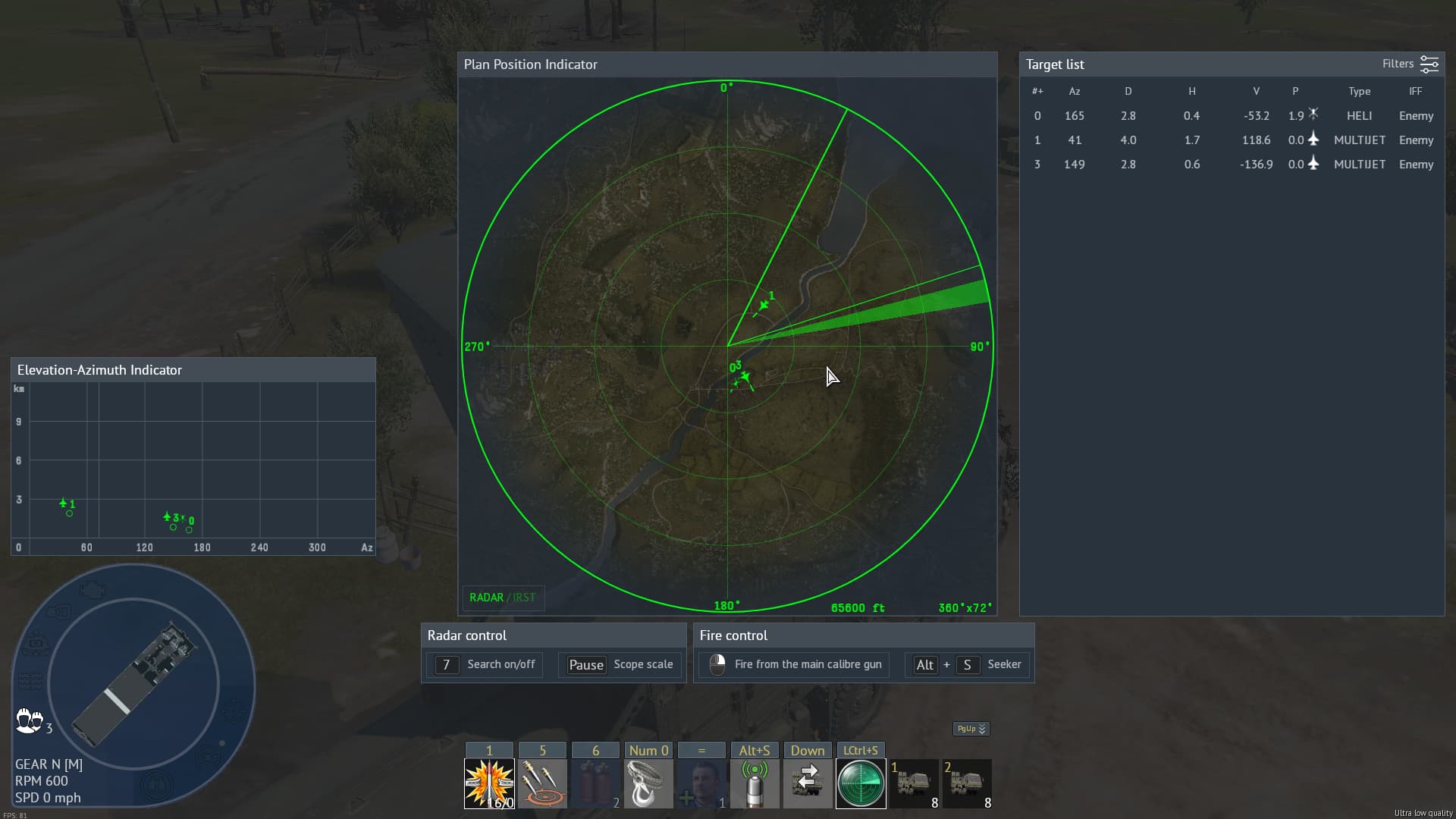
Task: Select the rocket salvo icon in slot 5
Action: point(542,783)
